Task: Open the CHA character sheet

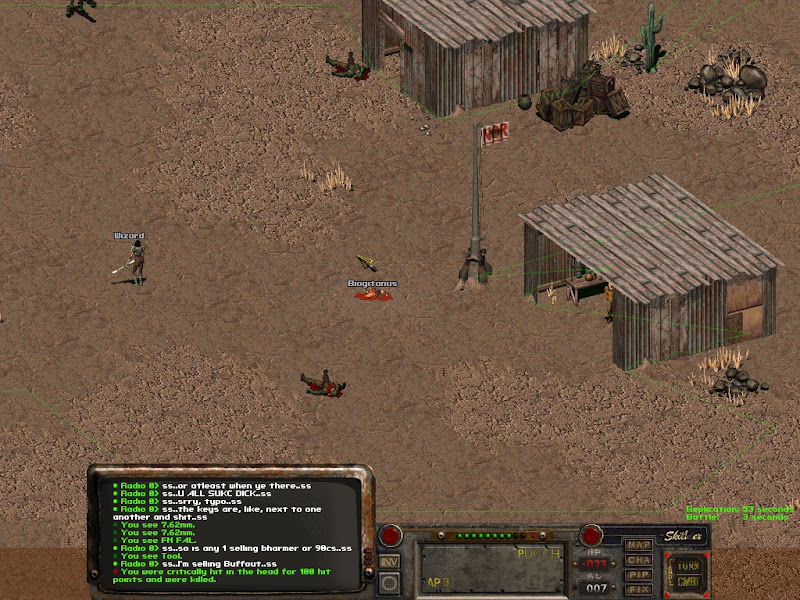Action: coord(638,560)
